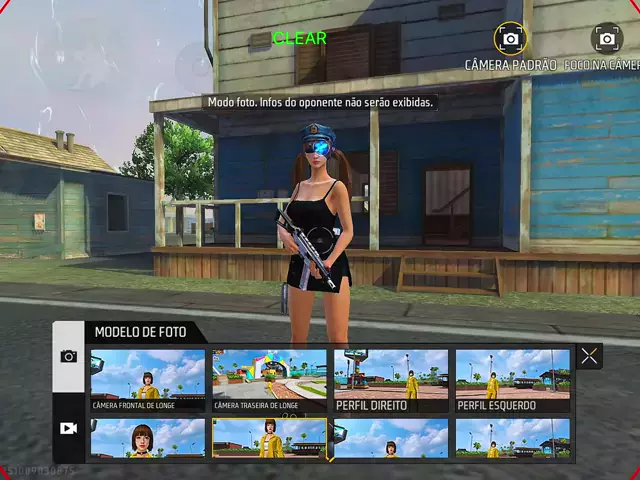Pick the close-up face photo preset

point(147,439)
